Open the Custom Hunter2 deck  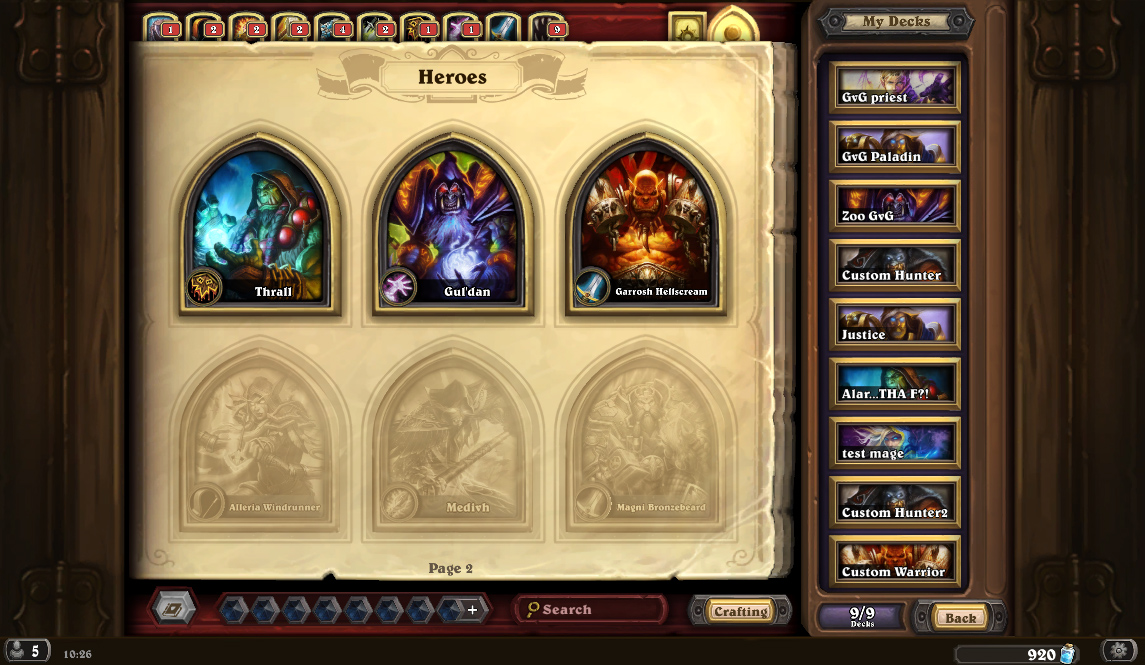894,503
